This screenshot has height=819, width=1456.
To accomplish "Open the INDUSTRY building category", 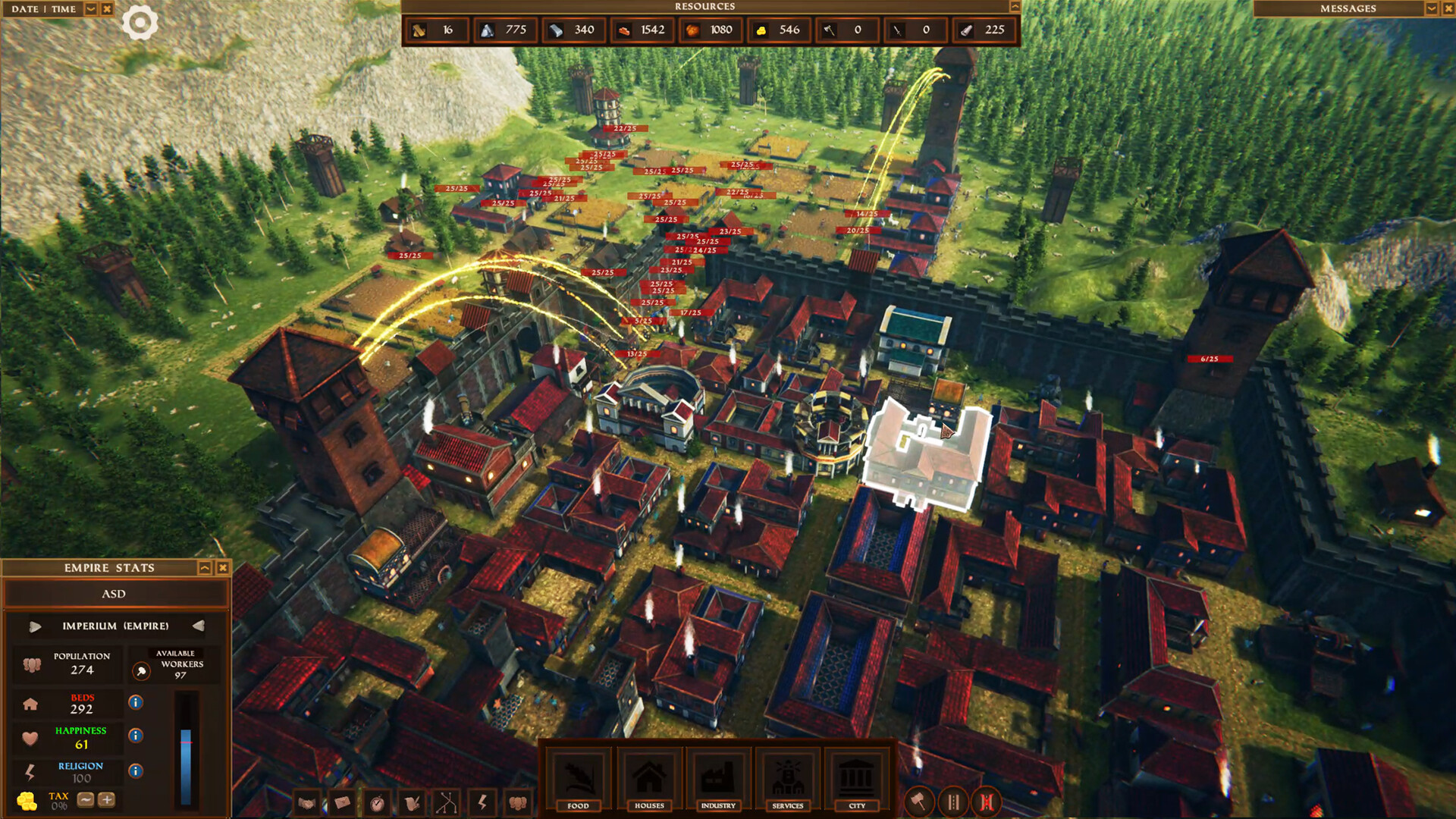I will pyautogui.click(x=718, y=781).
